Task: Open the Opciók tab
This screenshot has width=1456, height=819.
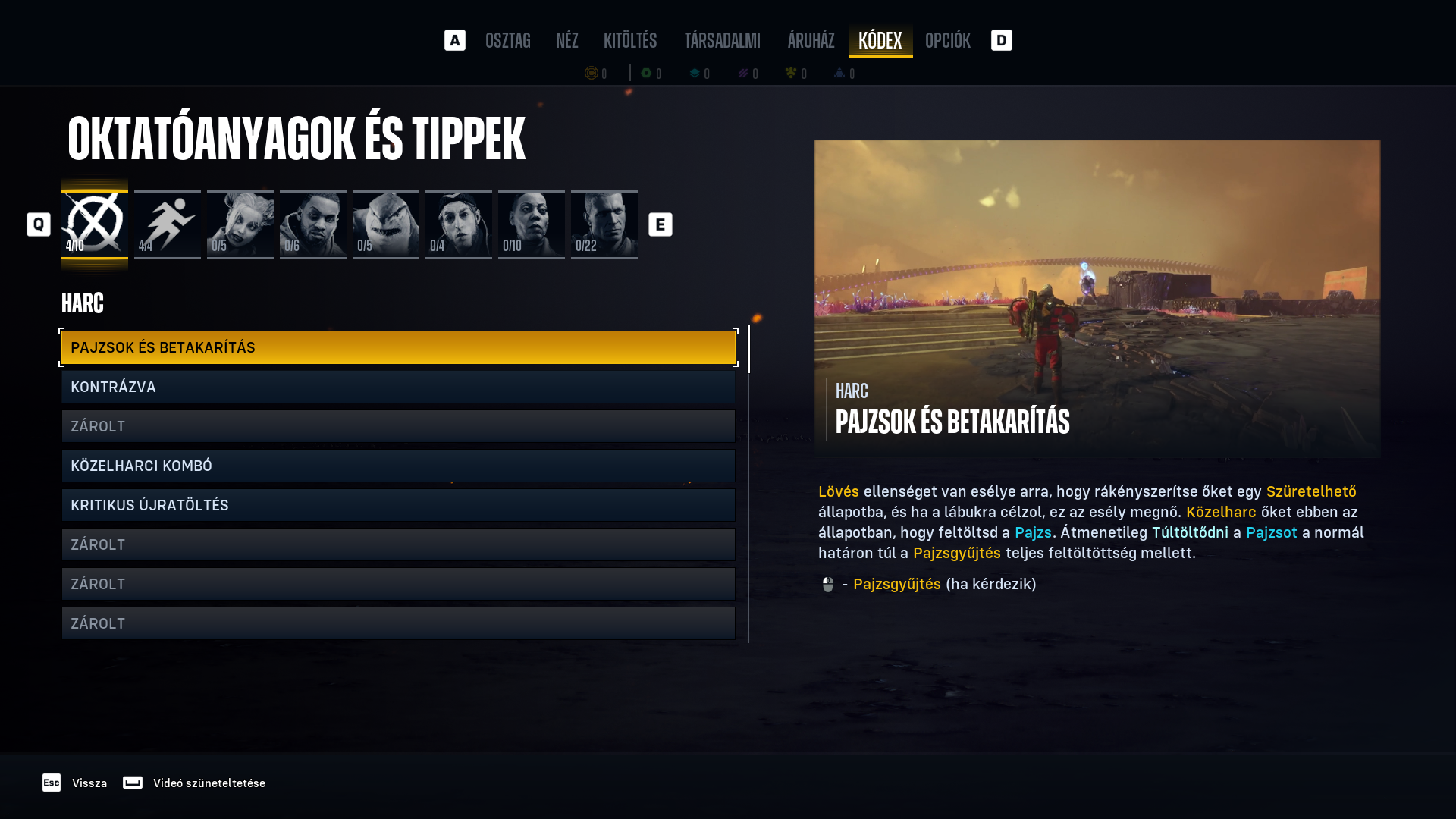Action: click(947, 40)
